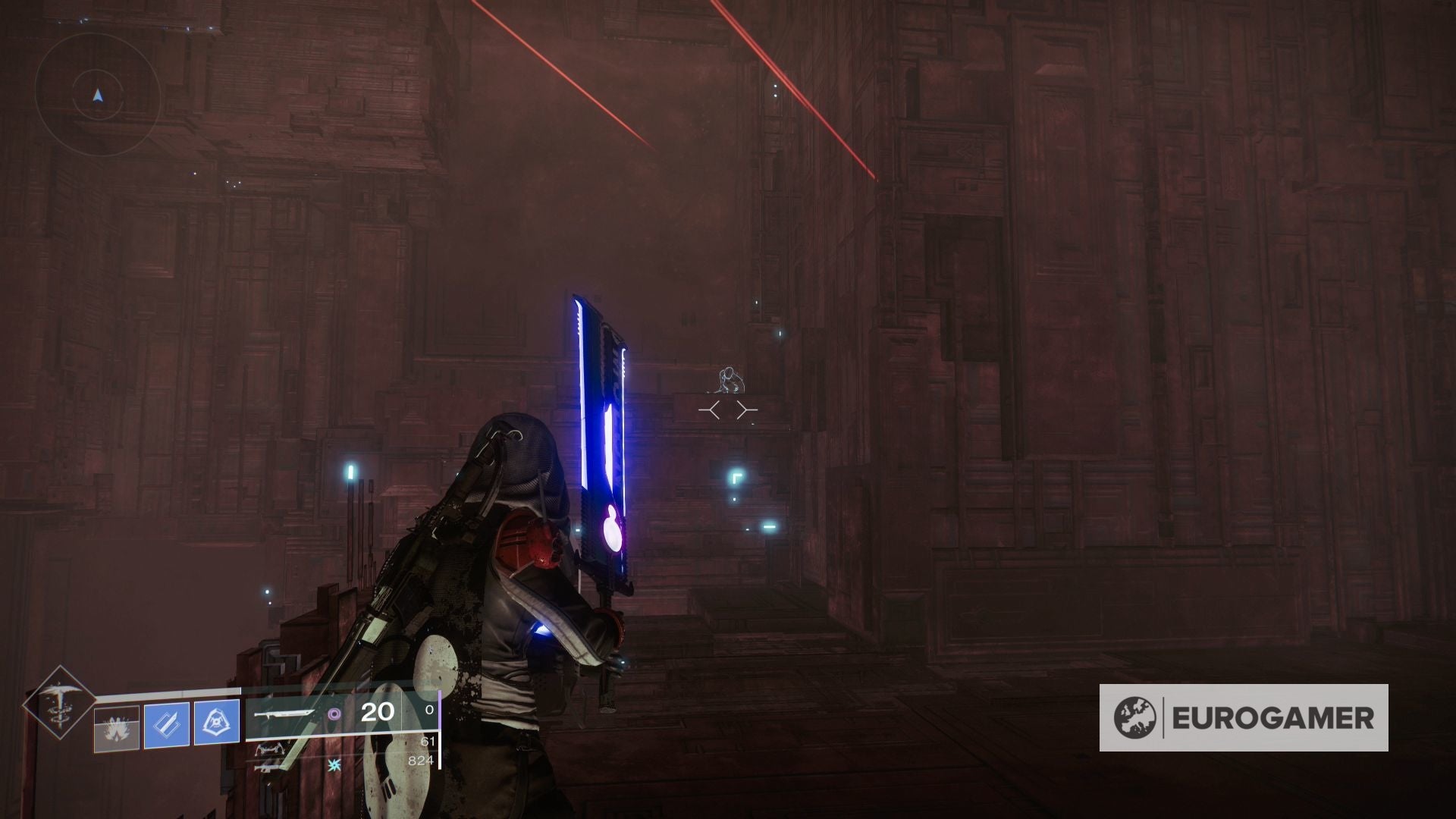Trigger the hooded class ability icon
Image resolution: width=1456 pixels, height=819 pixels.
pos(217,724)
